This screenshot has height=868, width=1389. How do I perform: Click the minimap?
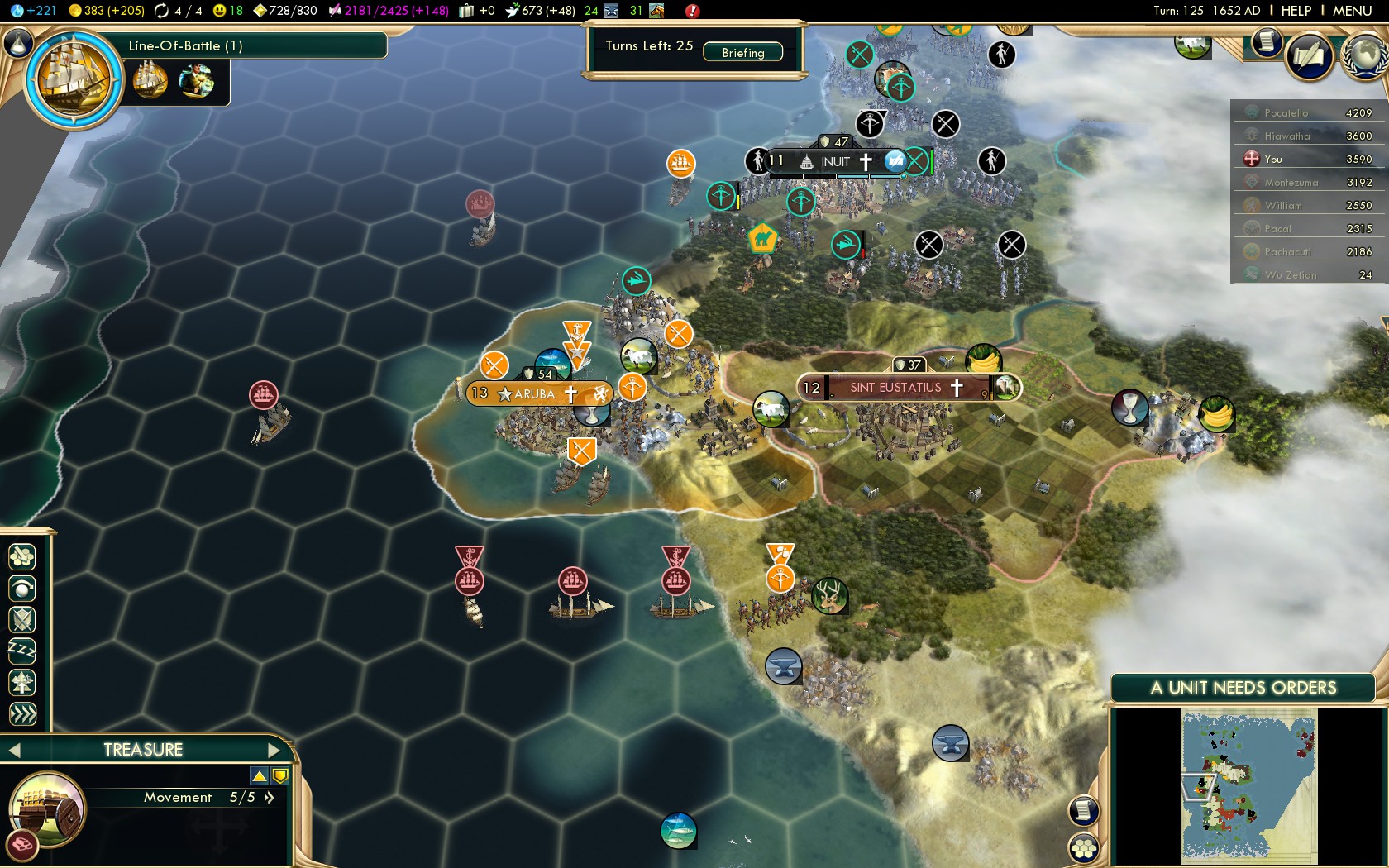pyautogui.click(x=1248, y=785)
